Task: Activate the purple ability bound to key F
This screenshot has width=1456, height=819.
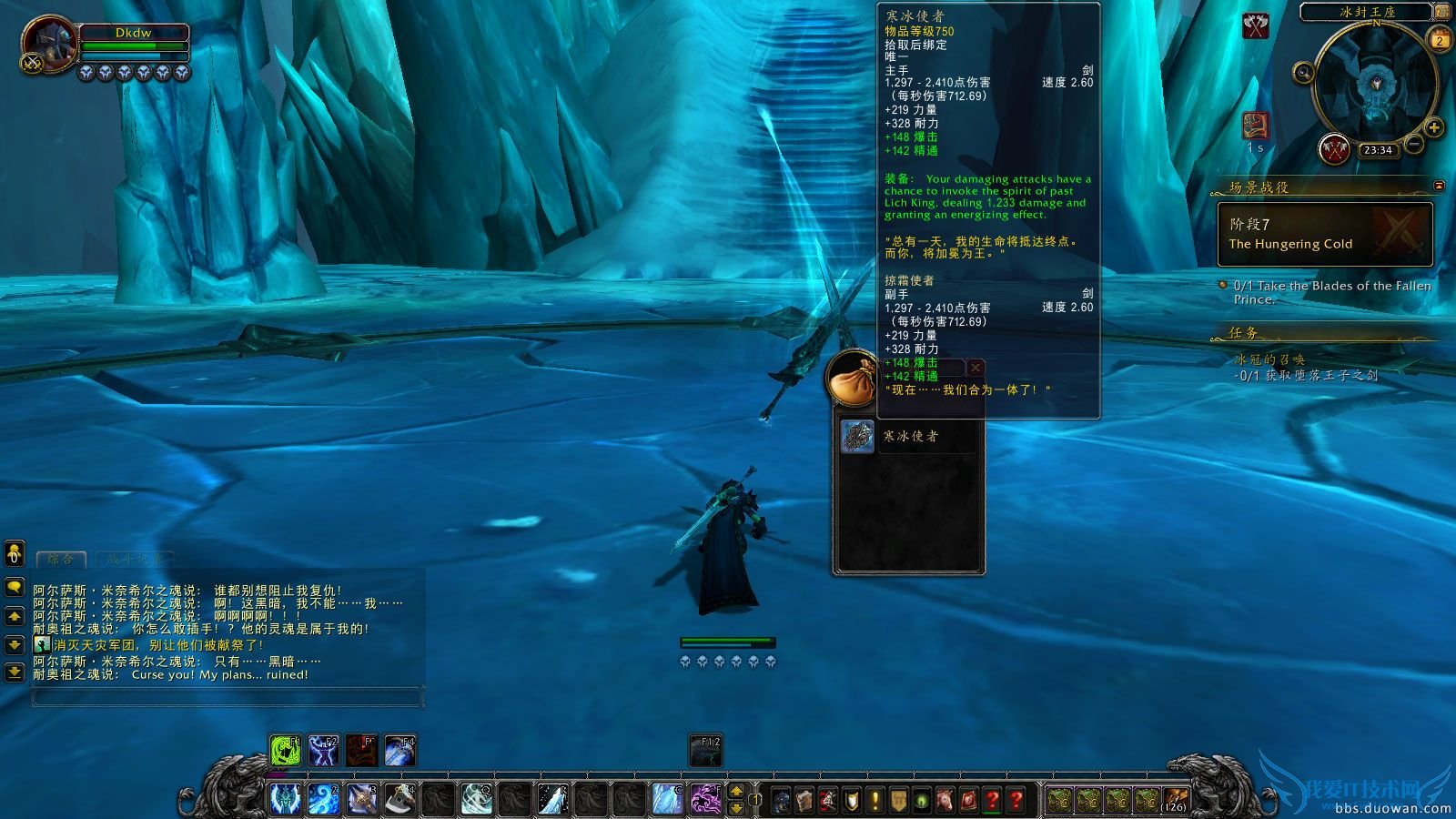Action: tap(704, 801)
